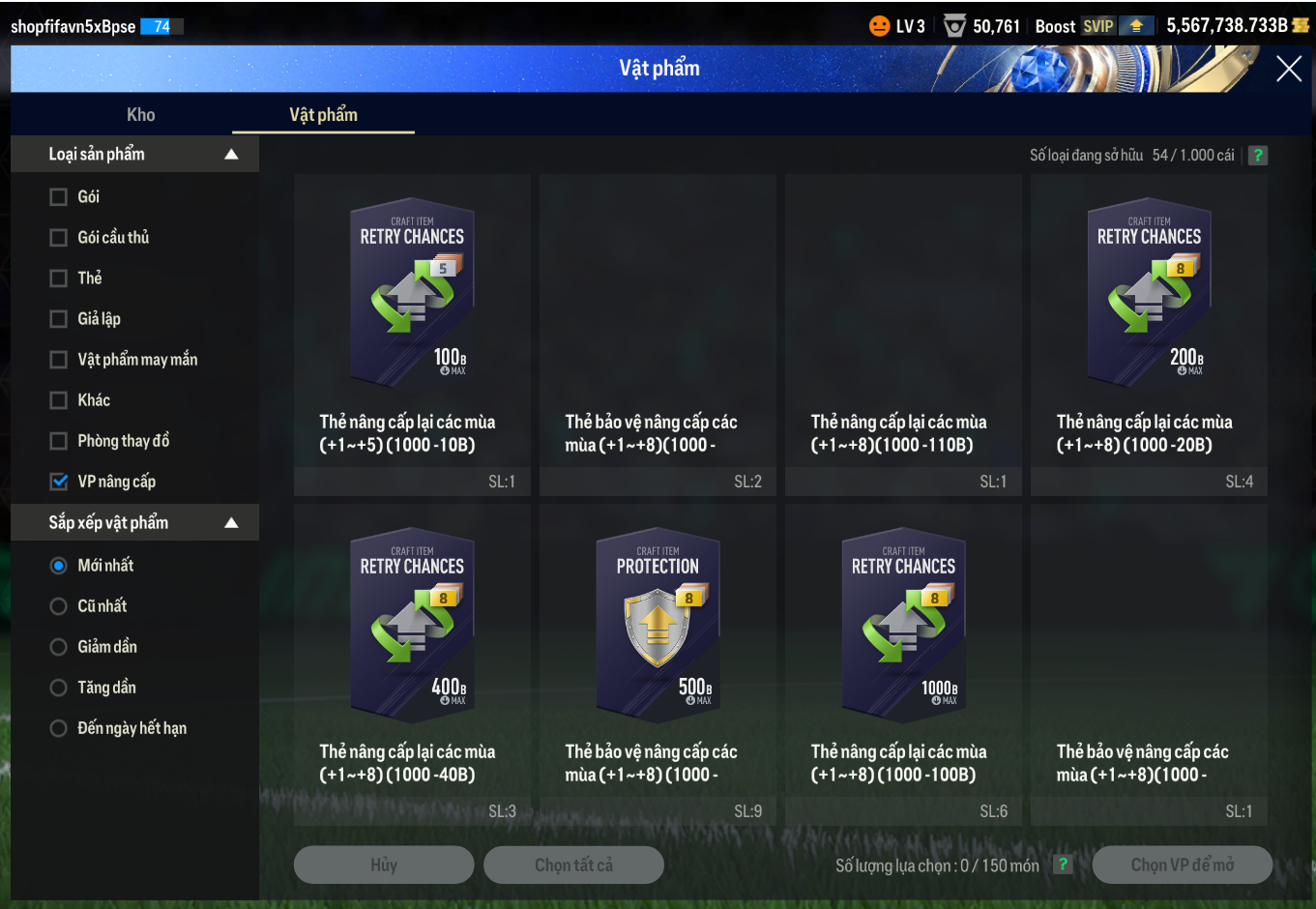Tick the Gói checkbox
Image resolution: width=1316 pixels, height=909 pixels.
pos(59,197)
